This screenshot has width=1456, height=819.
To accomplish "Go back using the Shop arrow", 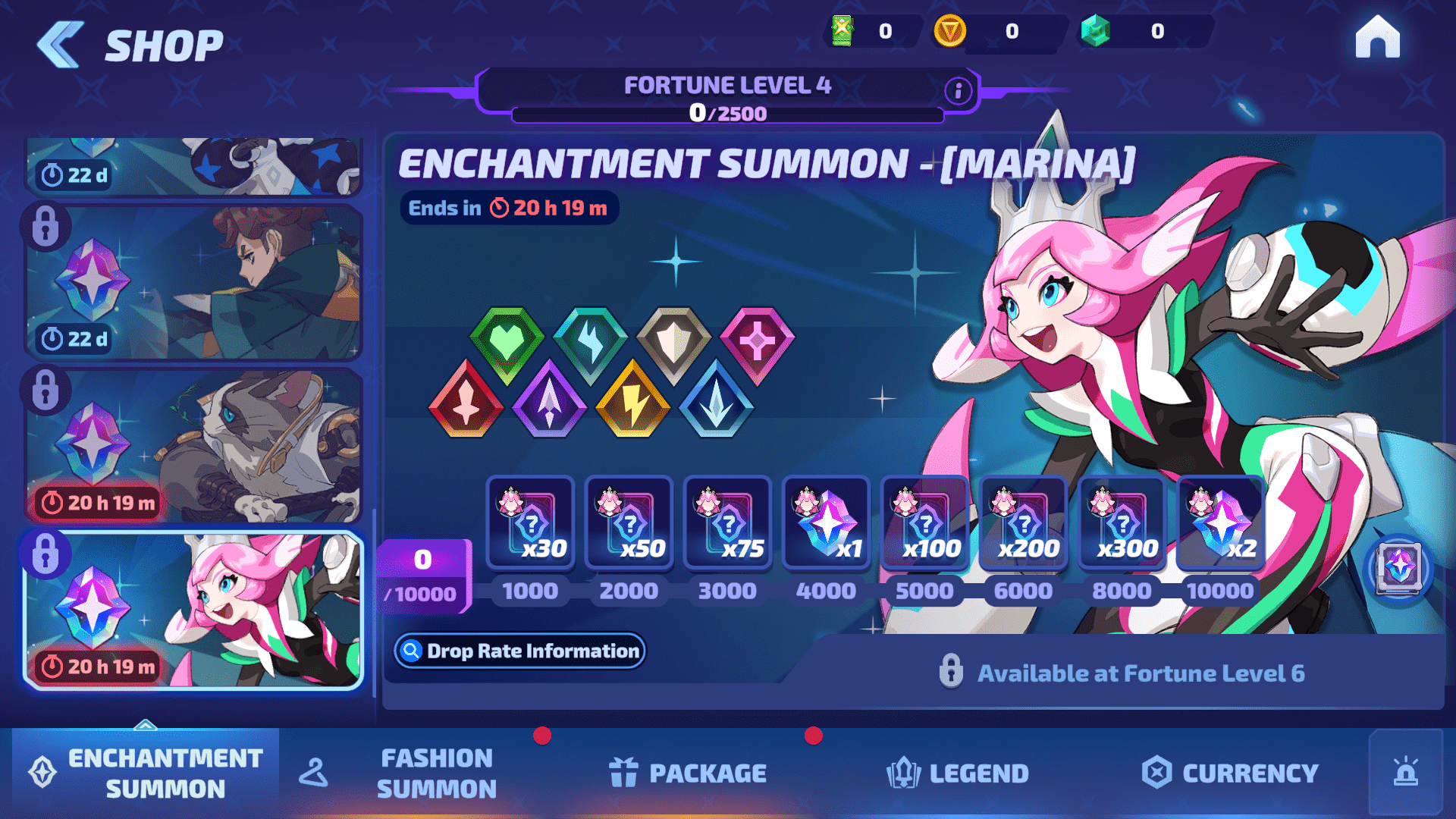I will [x=61, y=45].
